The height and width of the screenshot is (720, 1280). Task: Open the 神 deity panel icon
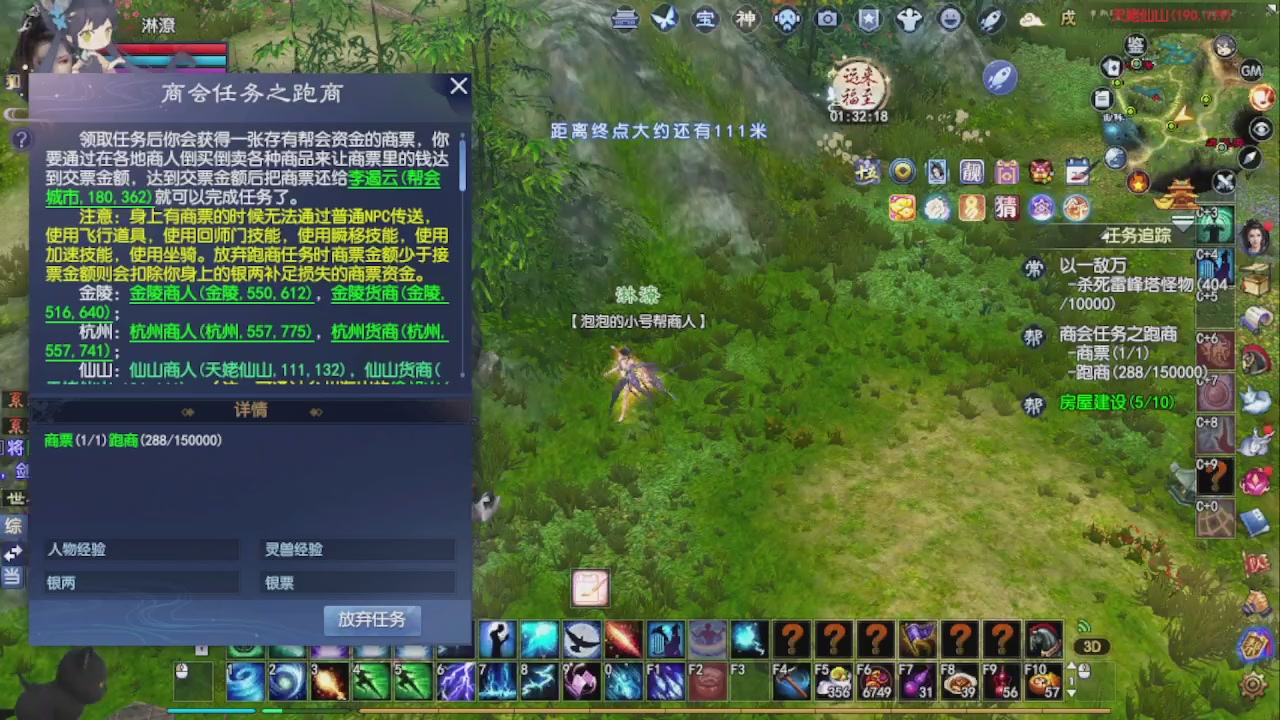click(746, 19)
